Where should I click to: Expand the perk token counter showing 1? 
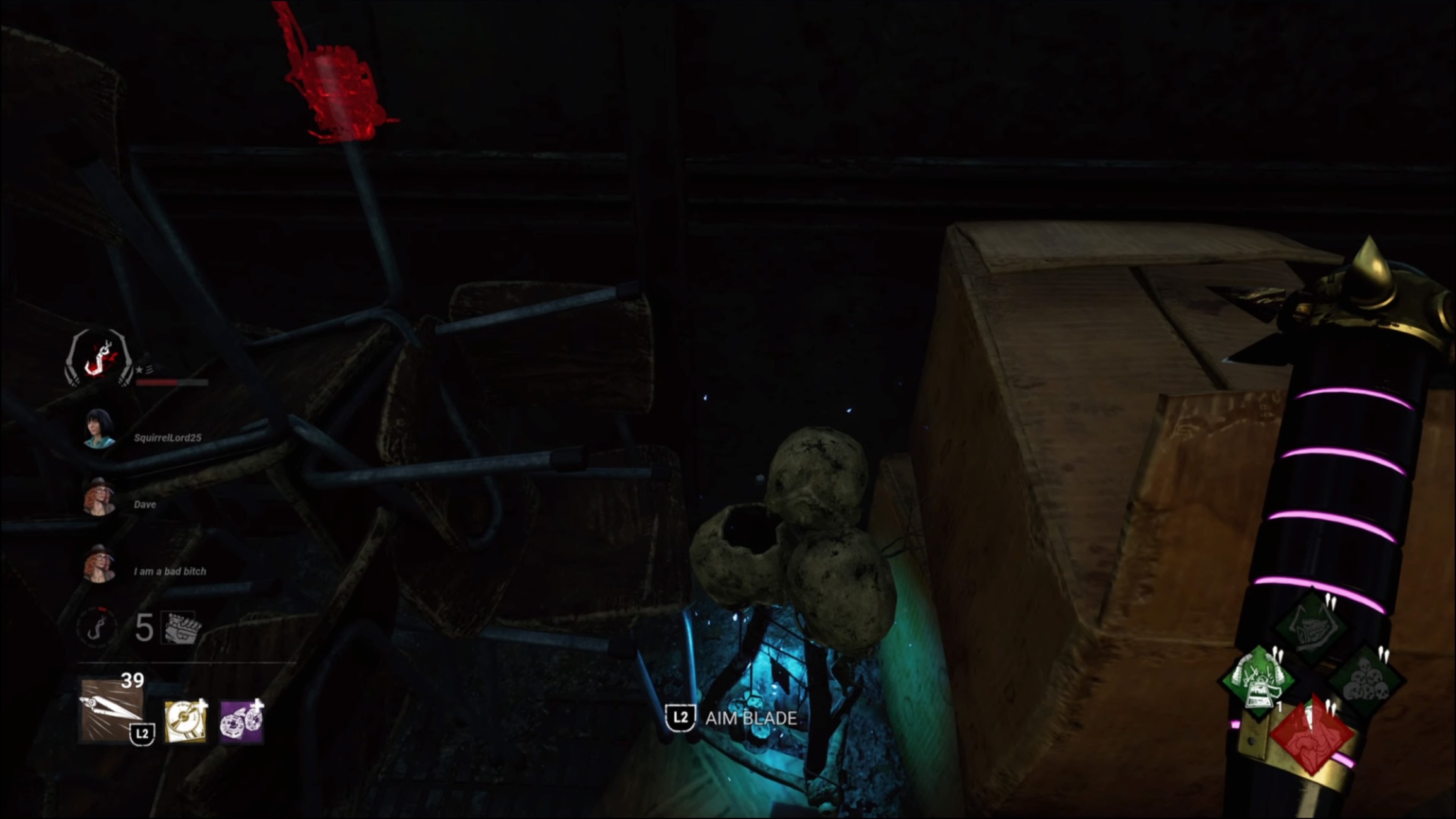tap(1279, 706)
